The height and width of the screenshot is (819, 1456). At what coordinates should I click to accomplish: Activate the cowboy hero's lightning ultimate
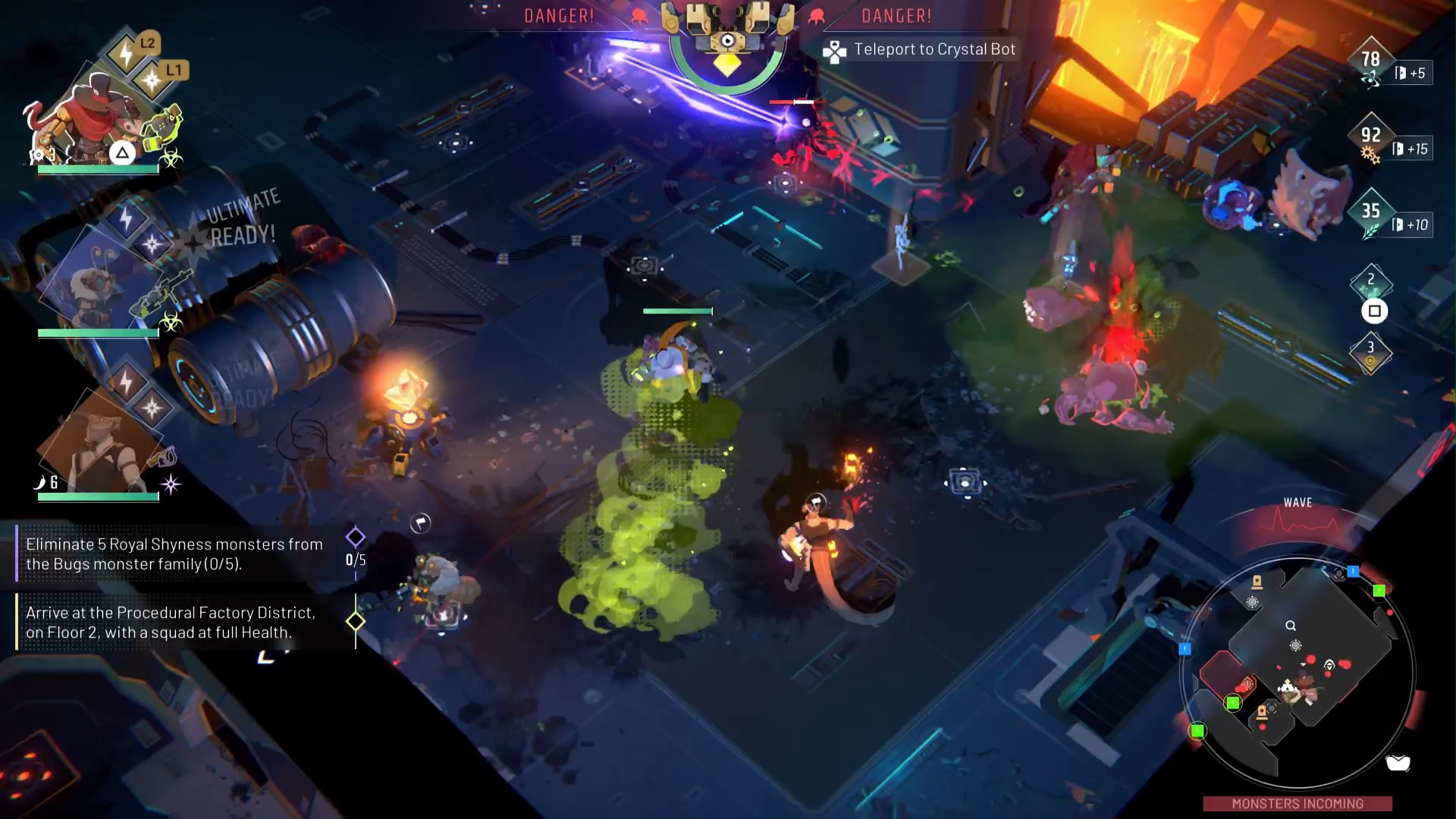(126, 54)
